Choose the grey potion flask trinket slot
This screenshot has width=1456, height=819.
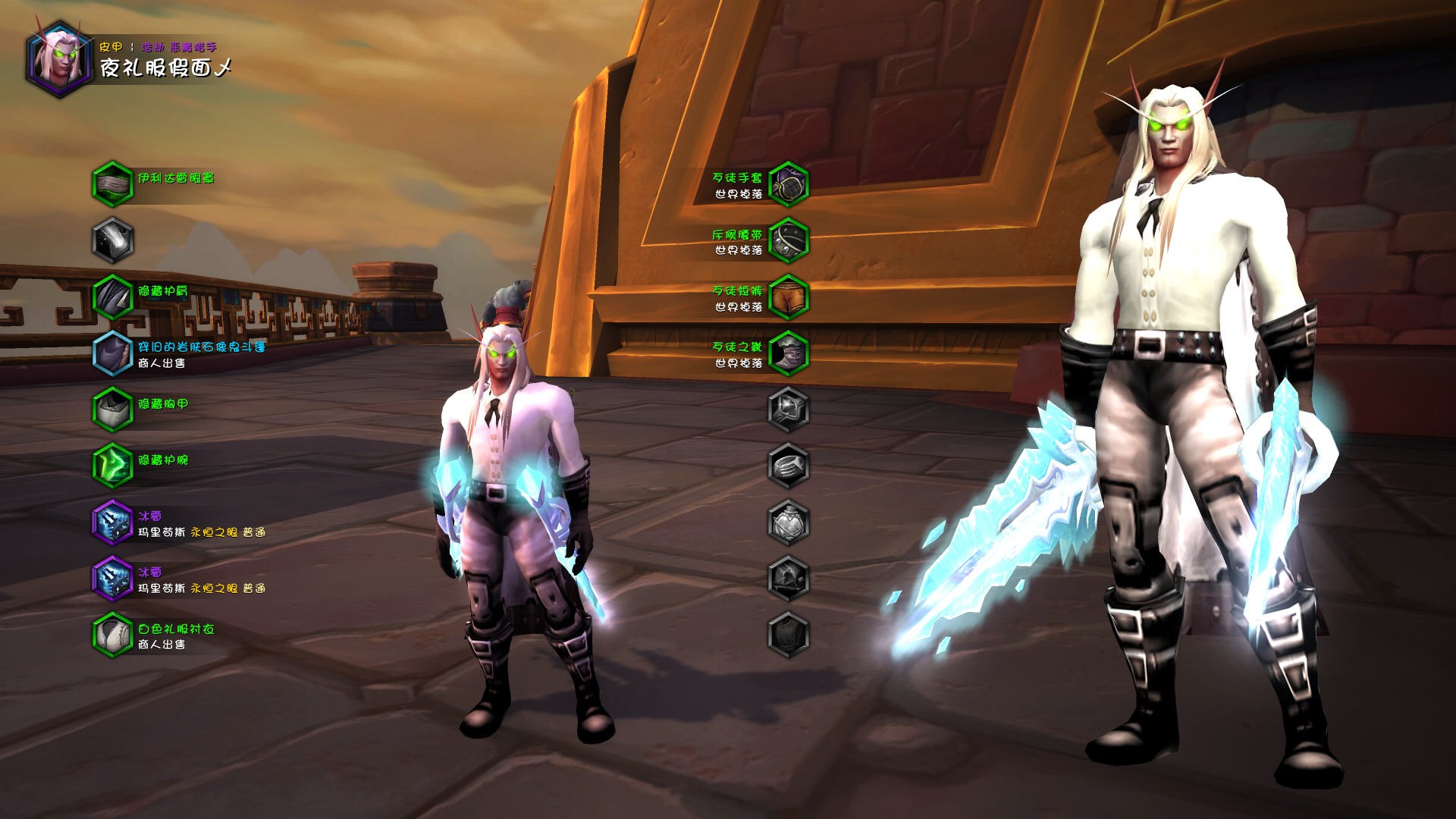[789, 522]
